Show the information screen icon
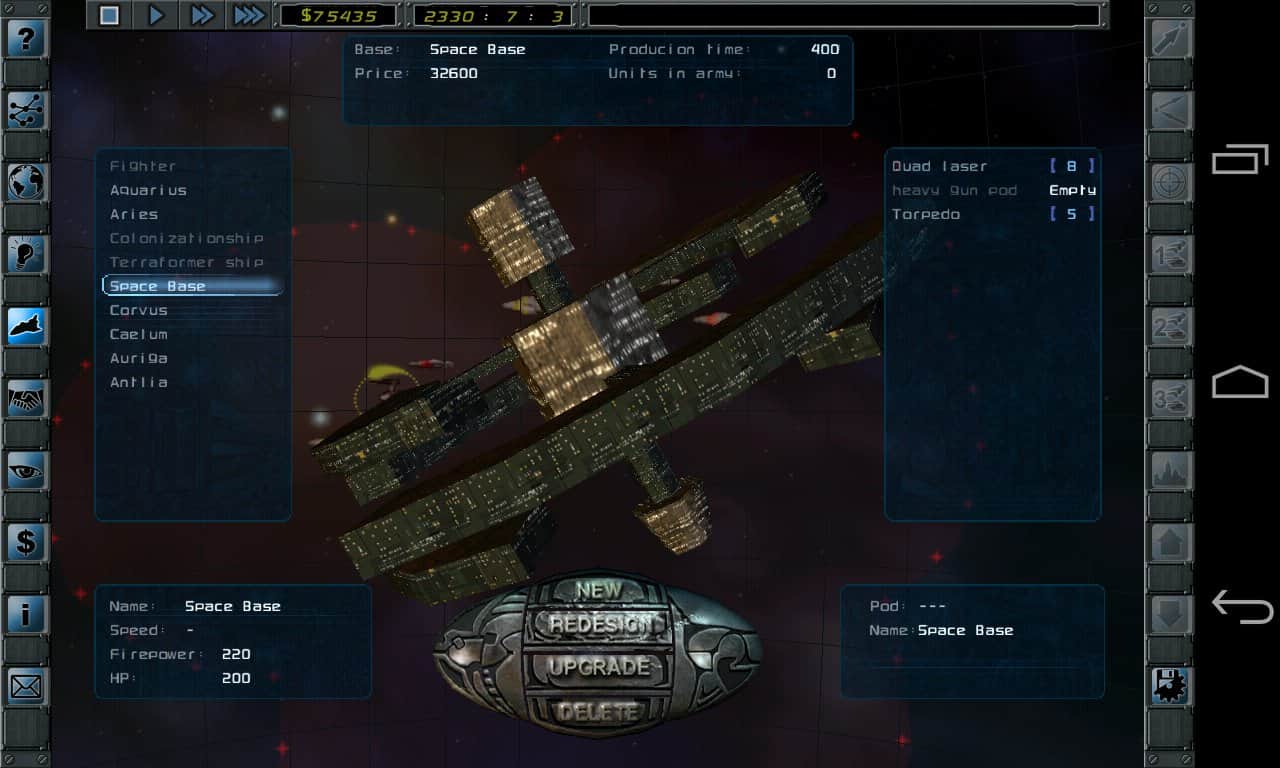Image resolution: width=1280 pixels, height=768 pixels. point(27,614)
